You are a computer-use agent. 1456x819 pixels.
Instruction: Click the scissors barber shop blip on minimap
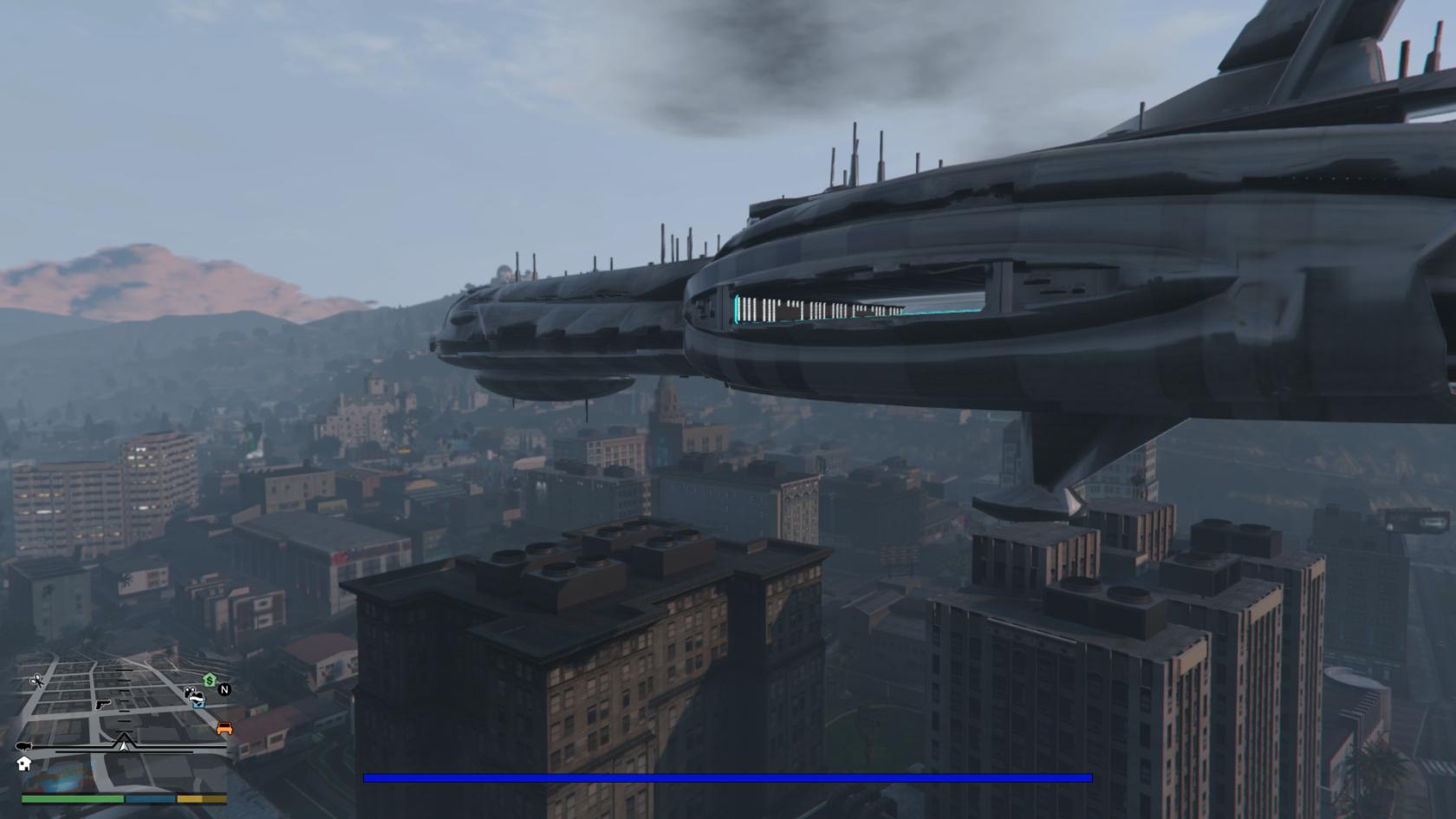click(37, 681)
